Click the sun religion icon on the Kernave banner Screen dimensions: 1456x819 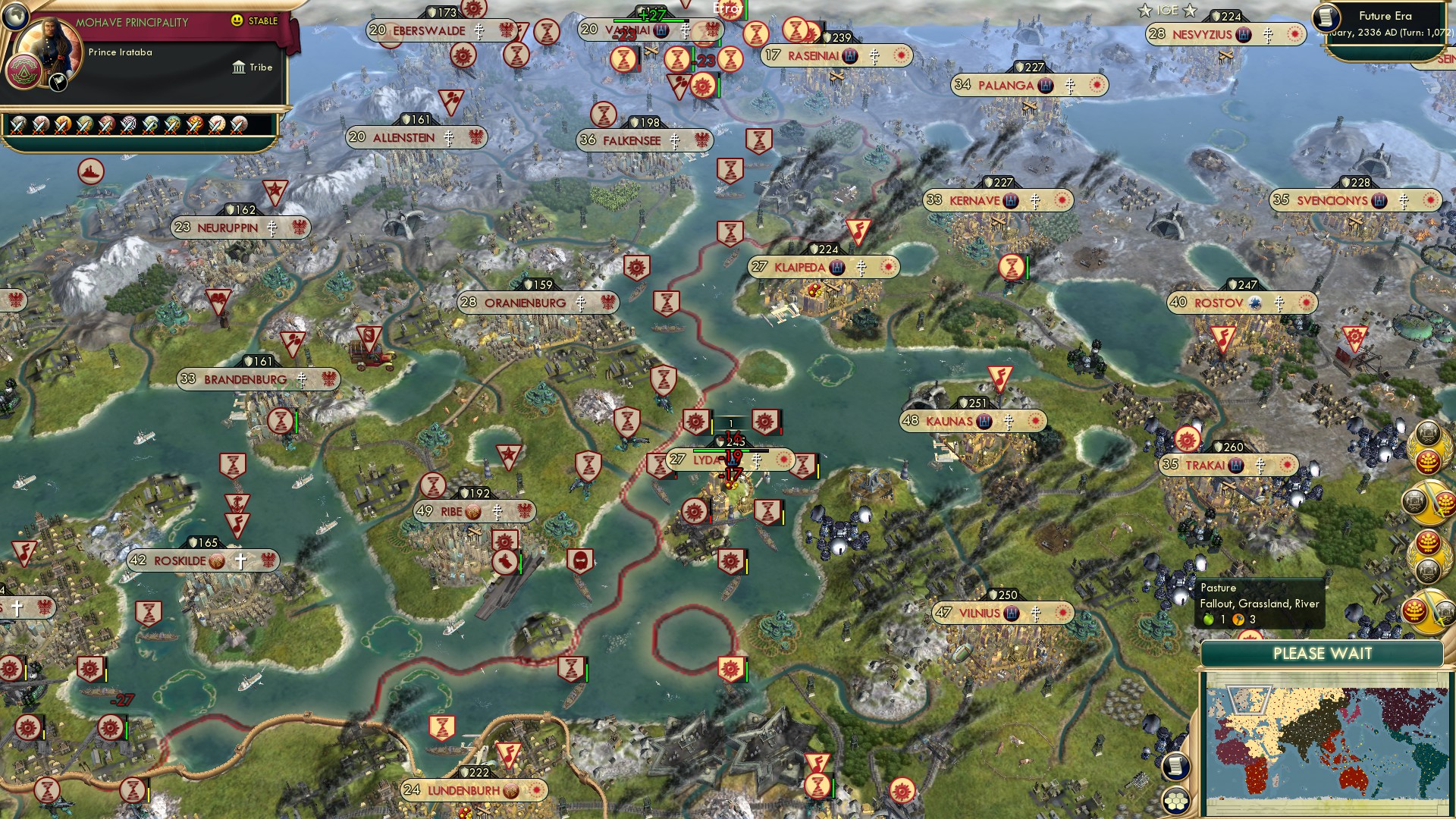(x=1062, y=199)
